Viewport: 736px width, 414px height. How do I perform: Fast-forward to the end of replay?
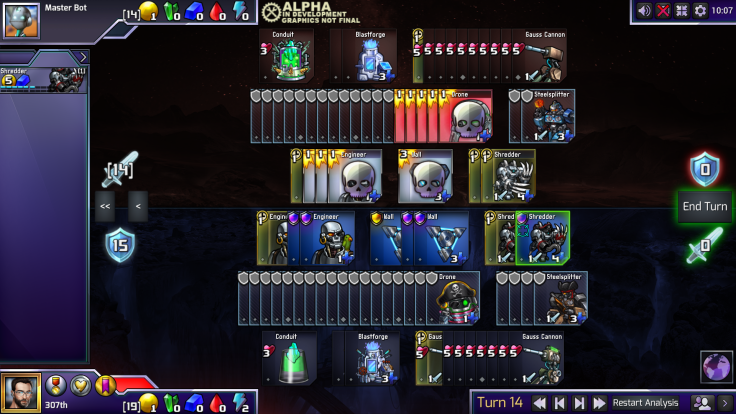tap(598, 403)
